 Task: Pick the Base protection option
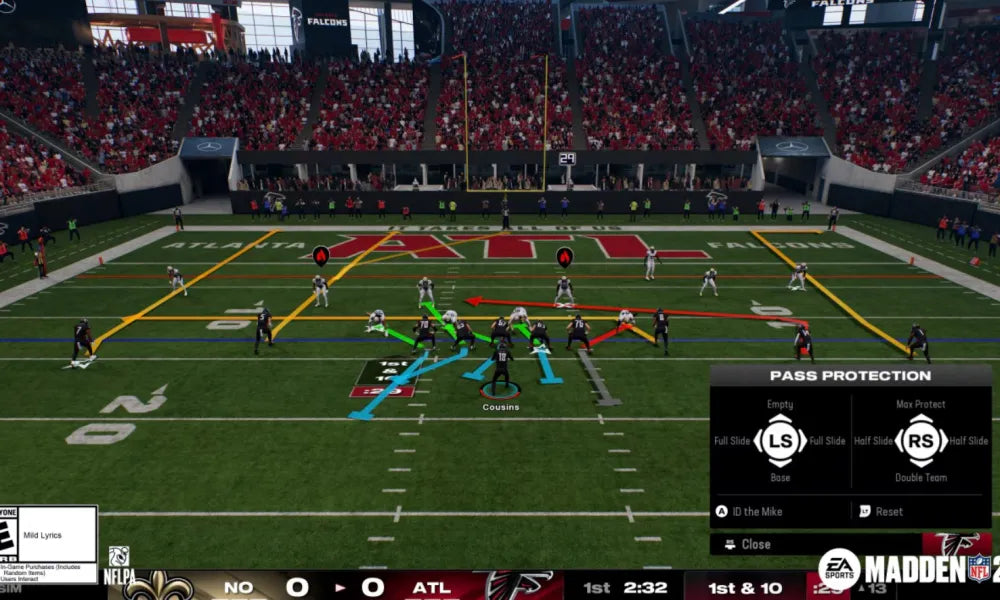click(x=780, y=477)
